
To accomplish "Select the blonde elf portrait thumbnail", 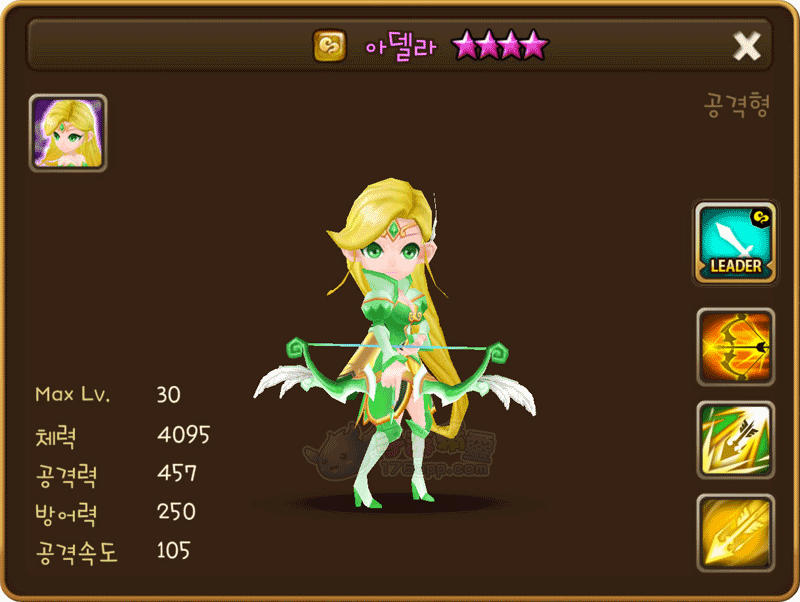I will [x=68, y=134].
